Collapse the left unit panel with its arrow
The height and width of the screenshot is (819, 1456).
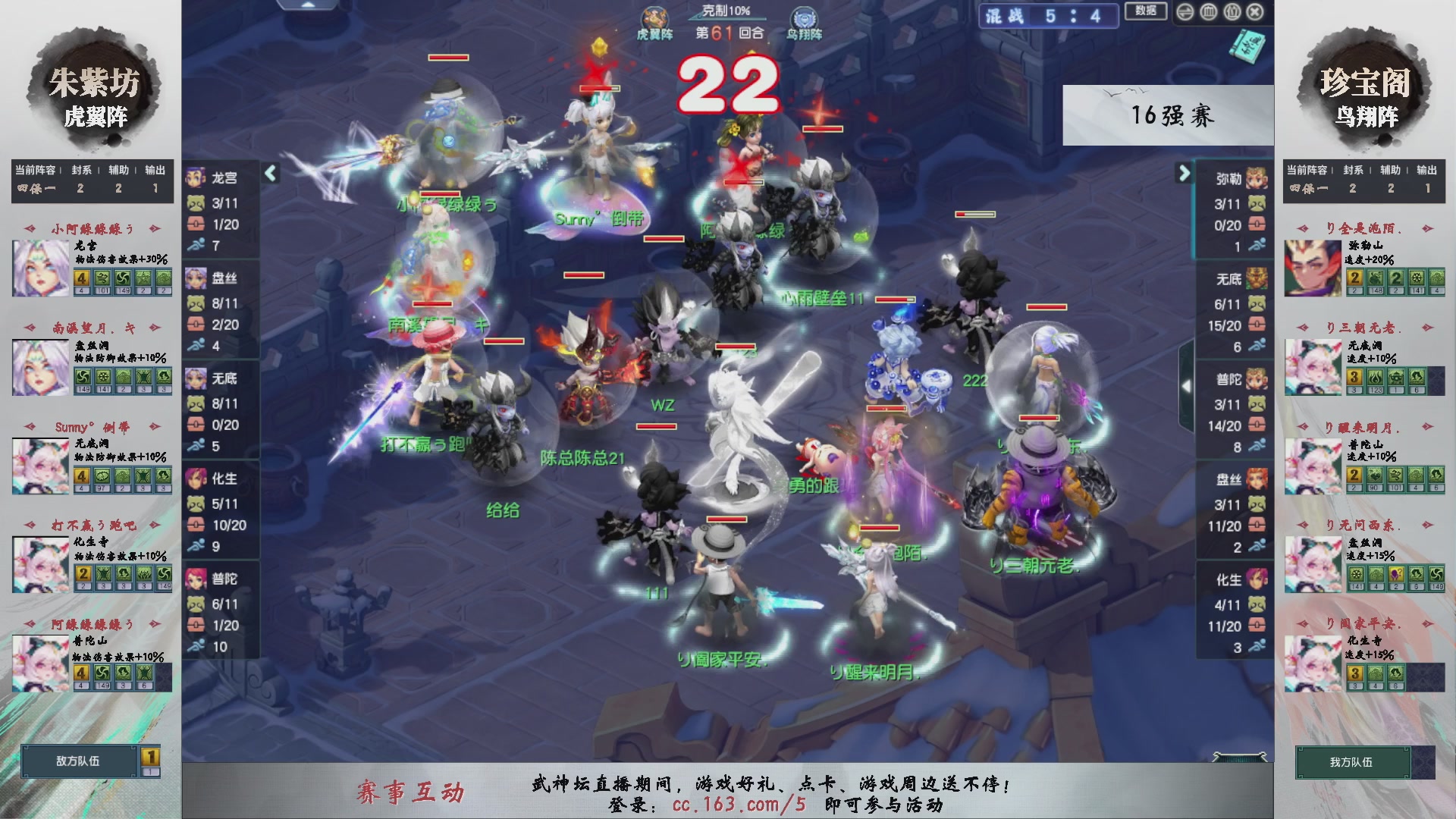(270, 174)
